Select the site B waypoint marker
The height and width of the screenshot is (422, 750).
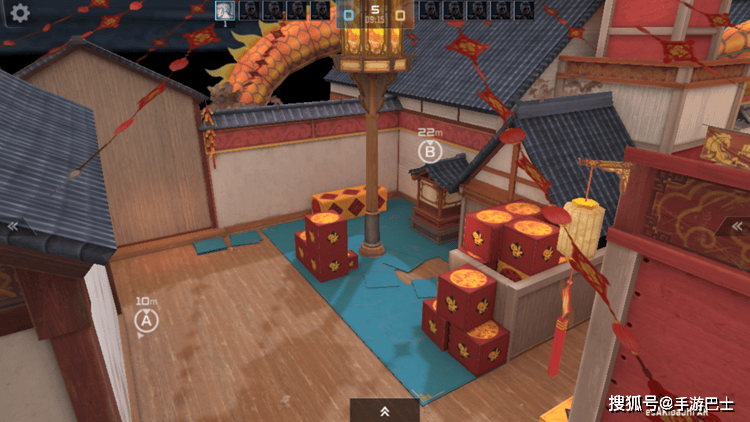pos(429,151)
